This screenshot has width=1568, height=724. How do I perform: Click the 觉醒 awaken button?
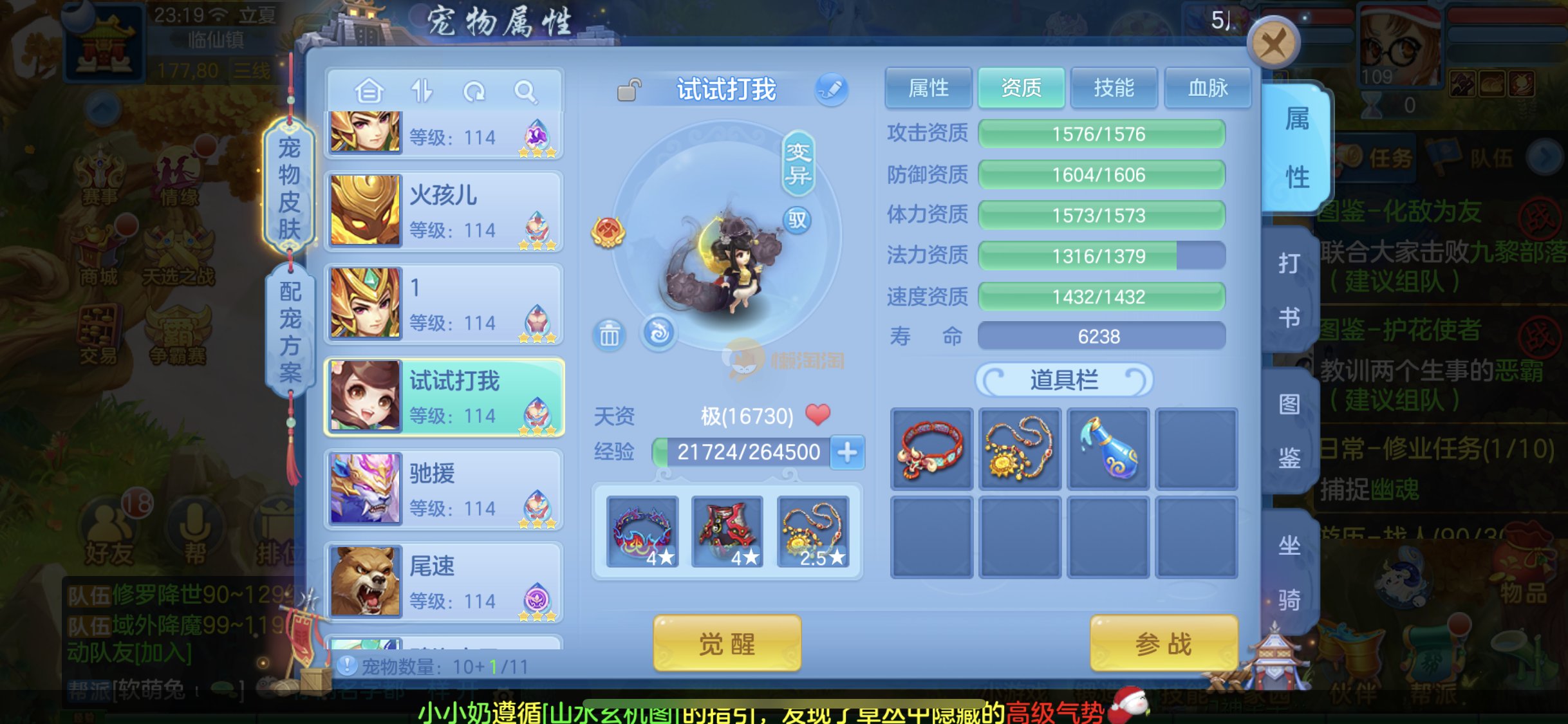[727, 643]
